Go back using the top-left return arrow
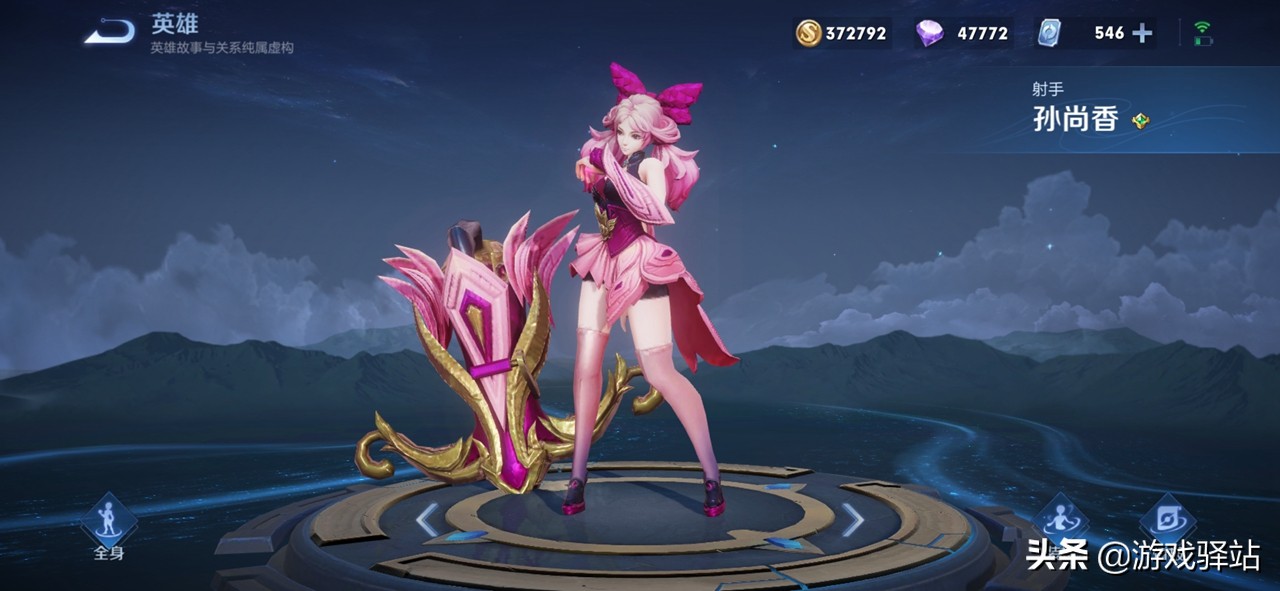 109,32
